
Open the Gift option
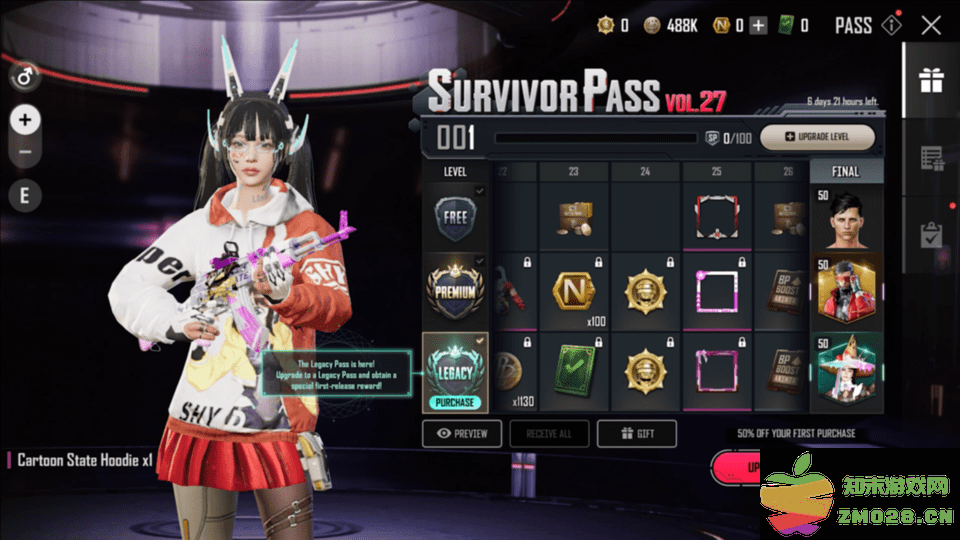click(637, 433)
